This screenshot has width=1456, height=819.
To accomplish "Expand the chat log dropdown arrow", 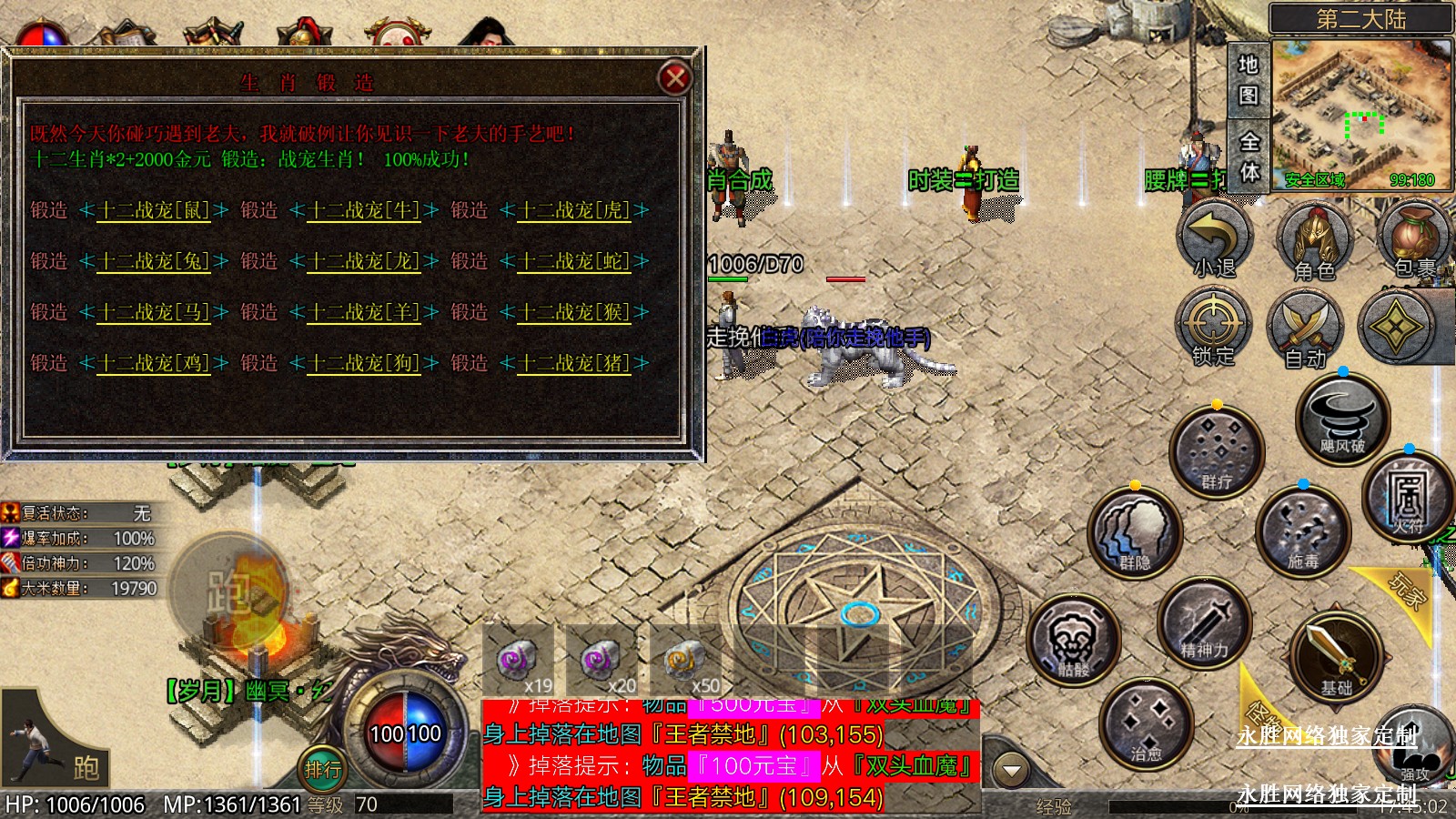I will 1010,771.
